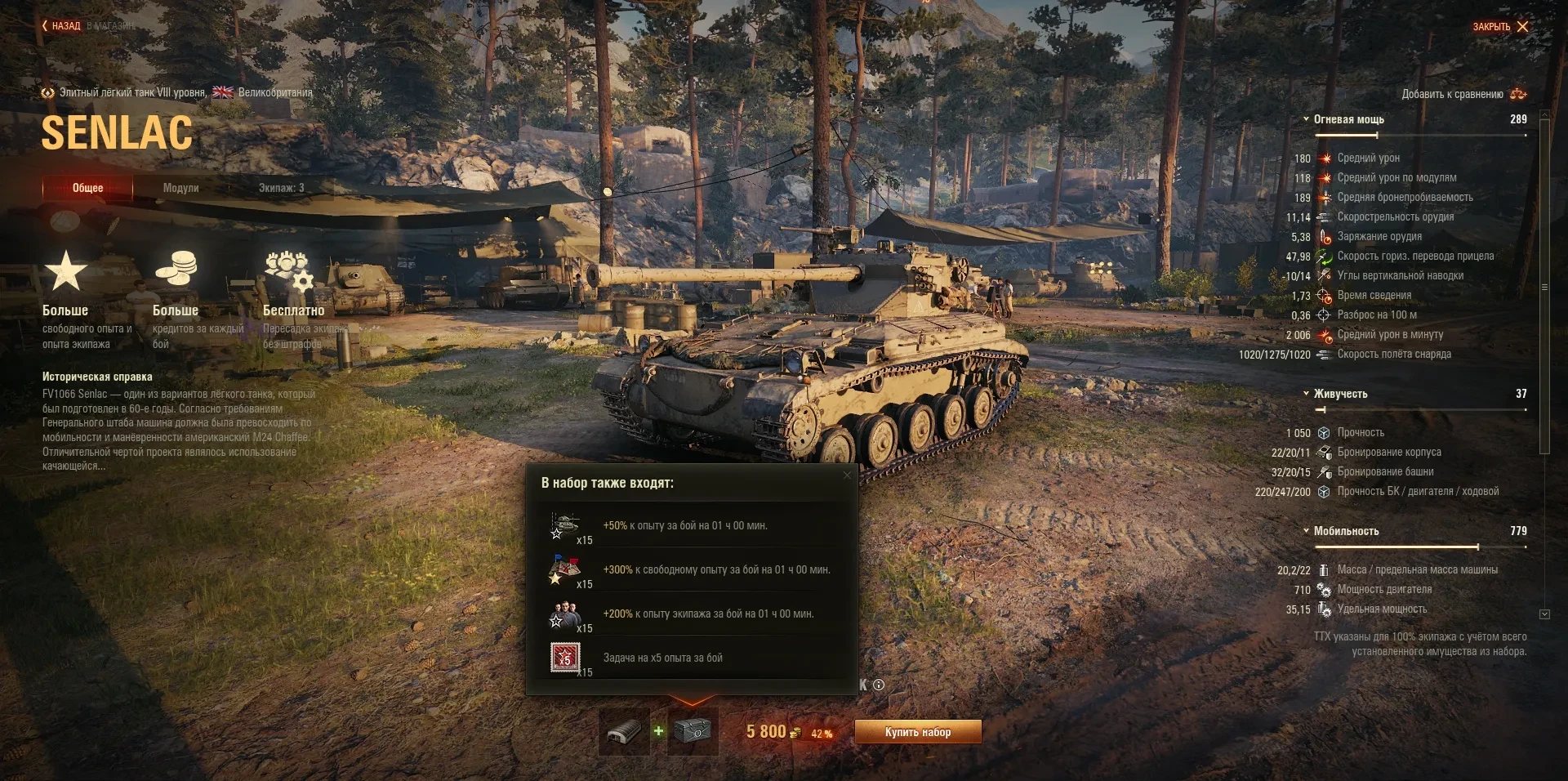Collapse the Огневая мощь stats section
This screenshot has height=781, width=1568.
[1307, 119]
